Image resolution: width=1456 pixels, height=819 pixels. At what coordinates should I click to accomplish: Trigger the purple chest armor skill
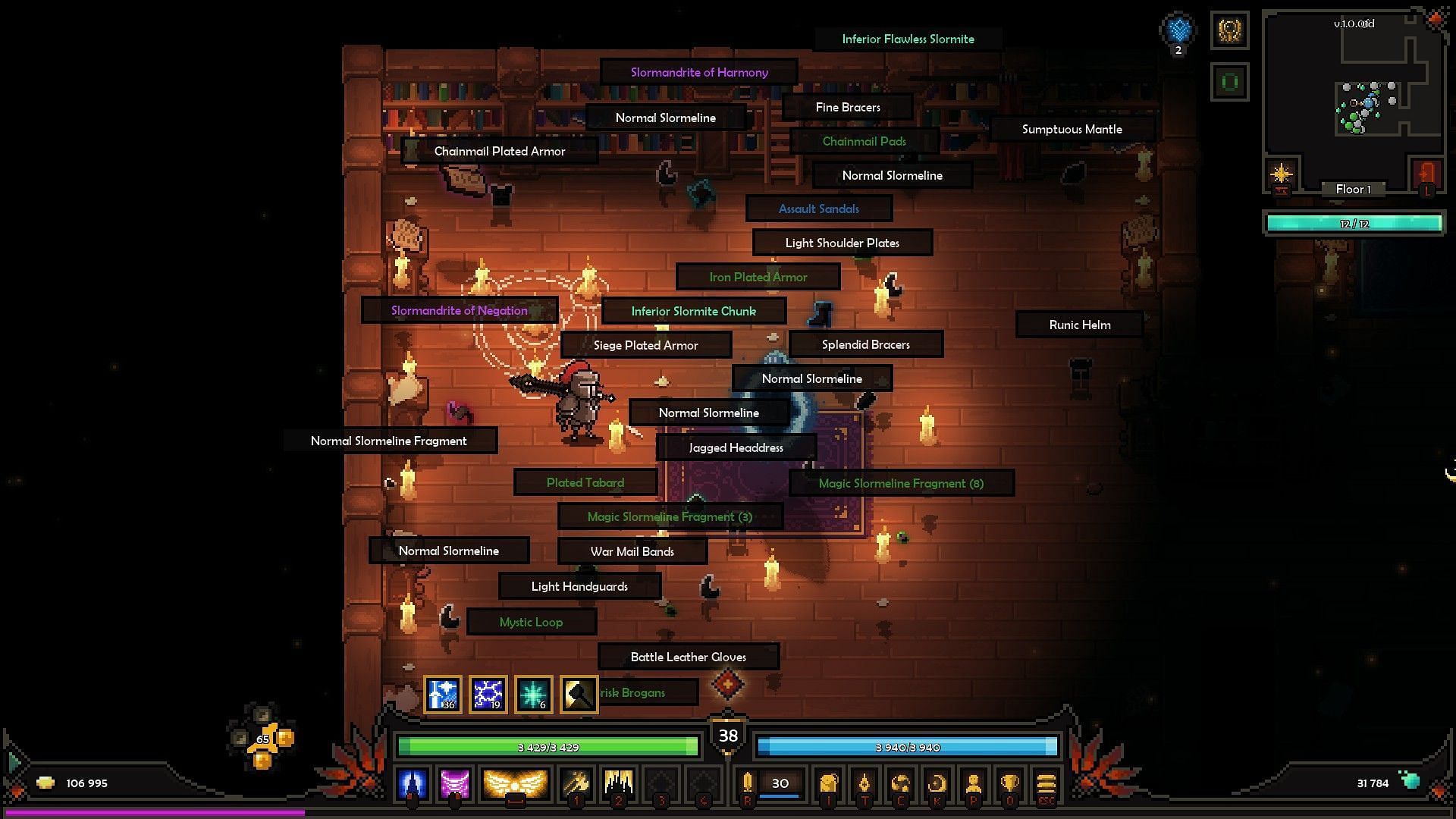coord(455,783)
